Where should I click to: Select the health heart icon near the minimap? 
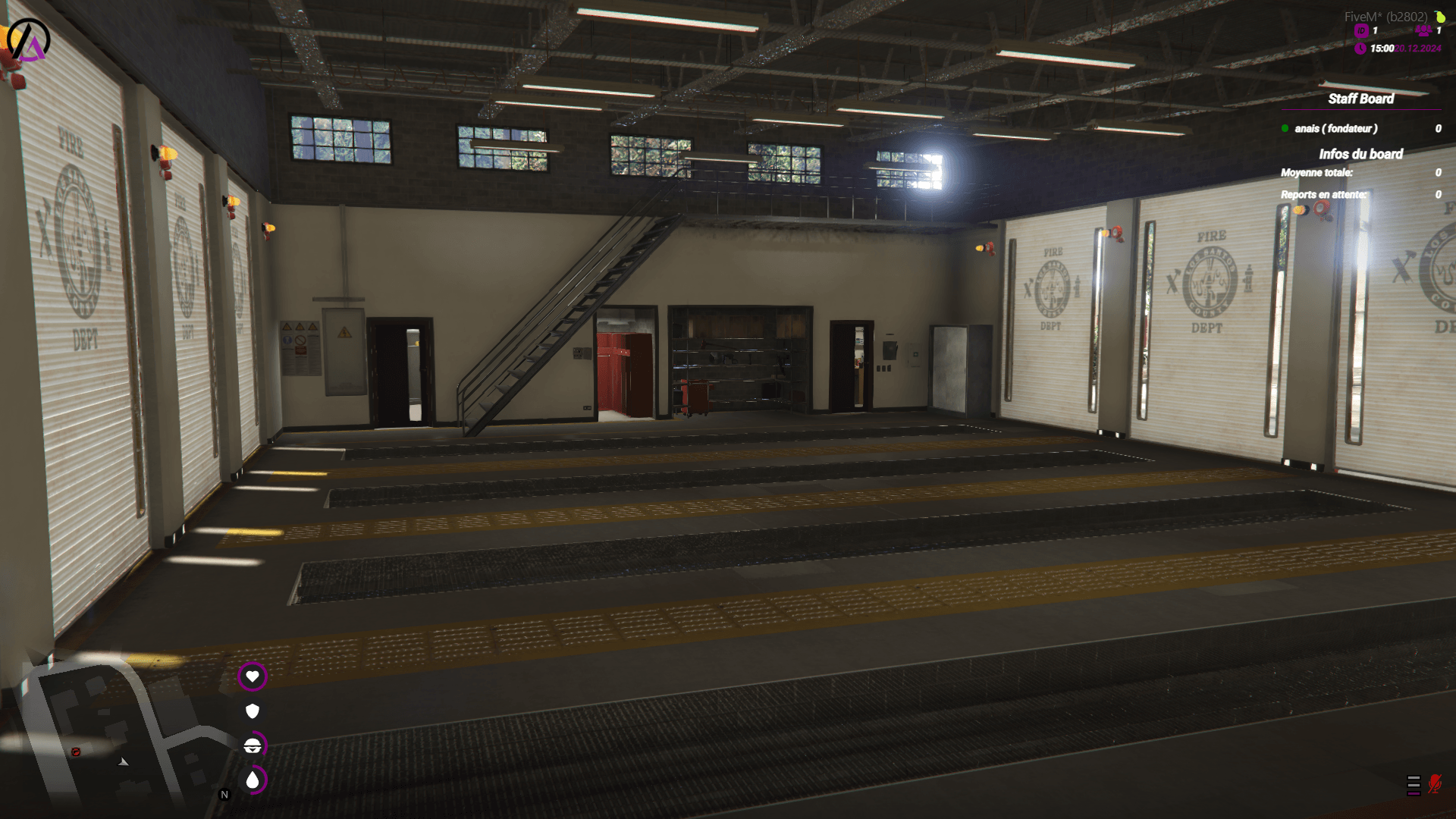point(253,677)
